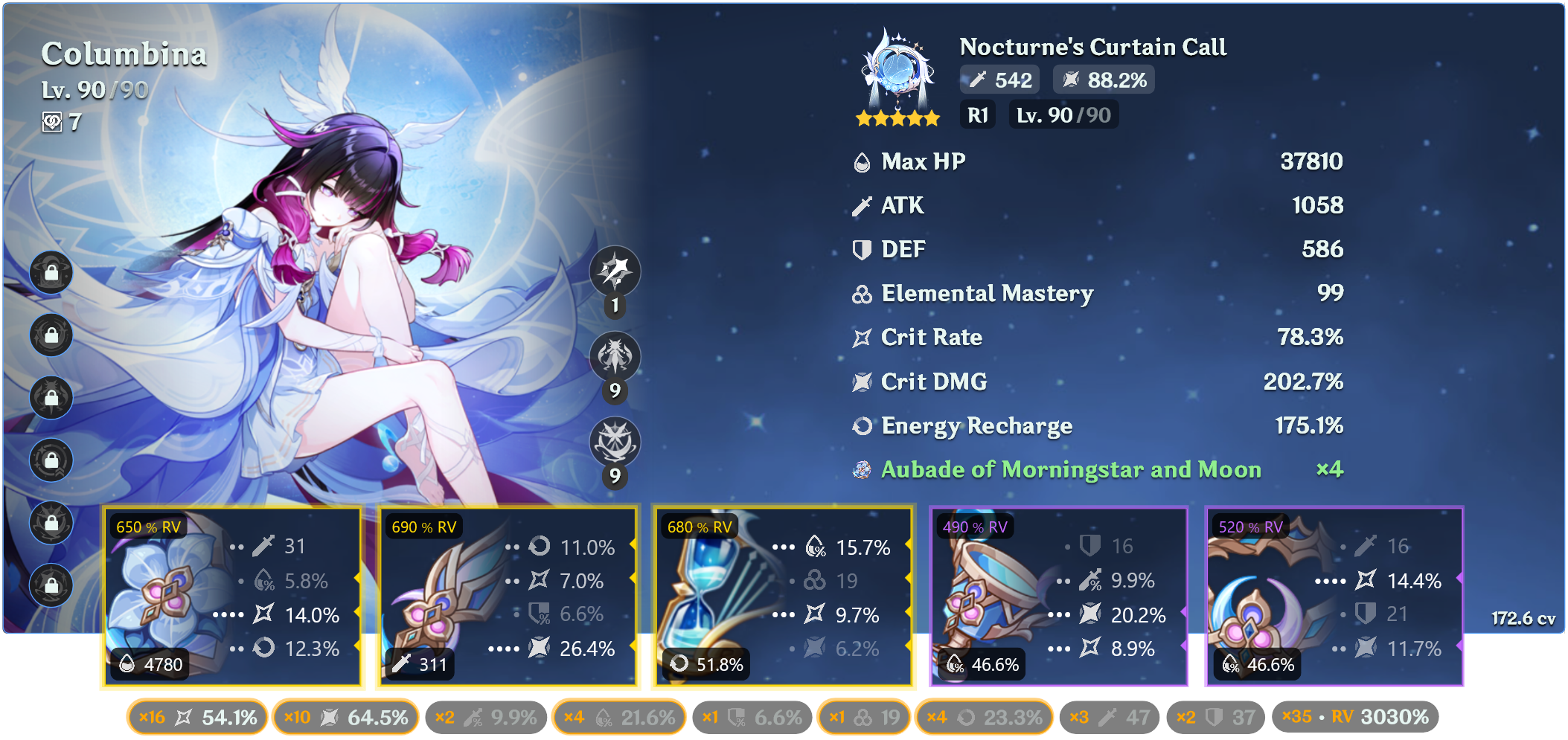Select the x16 Crit Rate 54.1% summary chip

pos(197,717)
